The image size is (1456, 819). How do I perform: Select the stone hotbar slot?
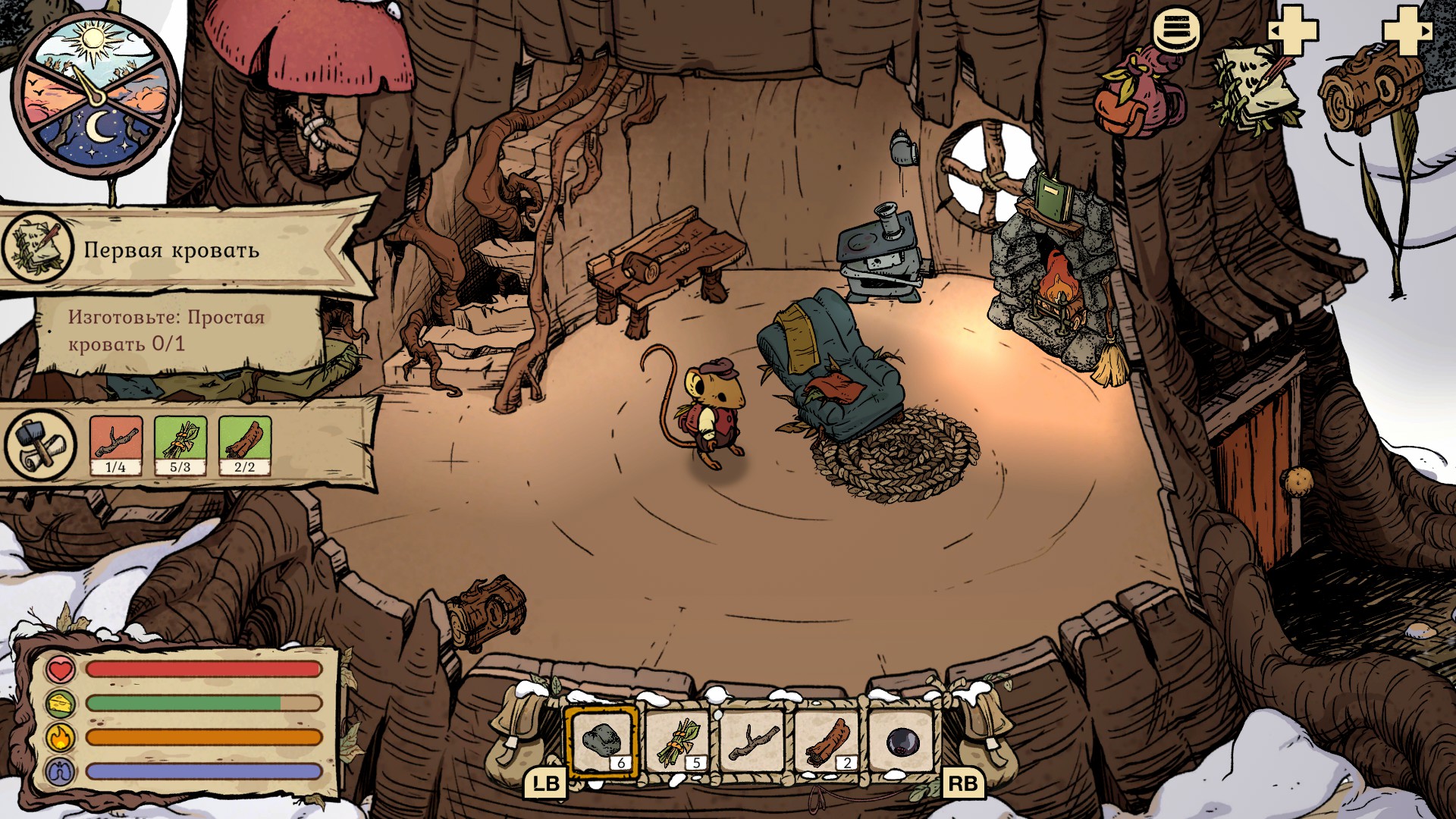pyautogui.click(x=603, y=742)
